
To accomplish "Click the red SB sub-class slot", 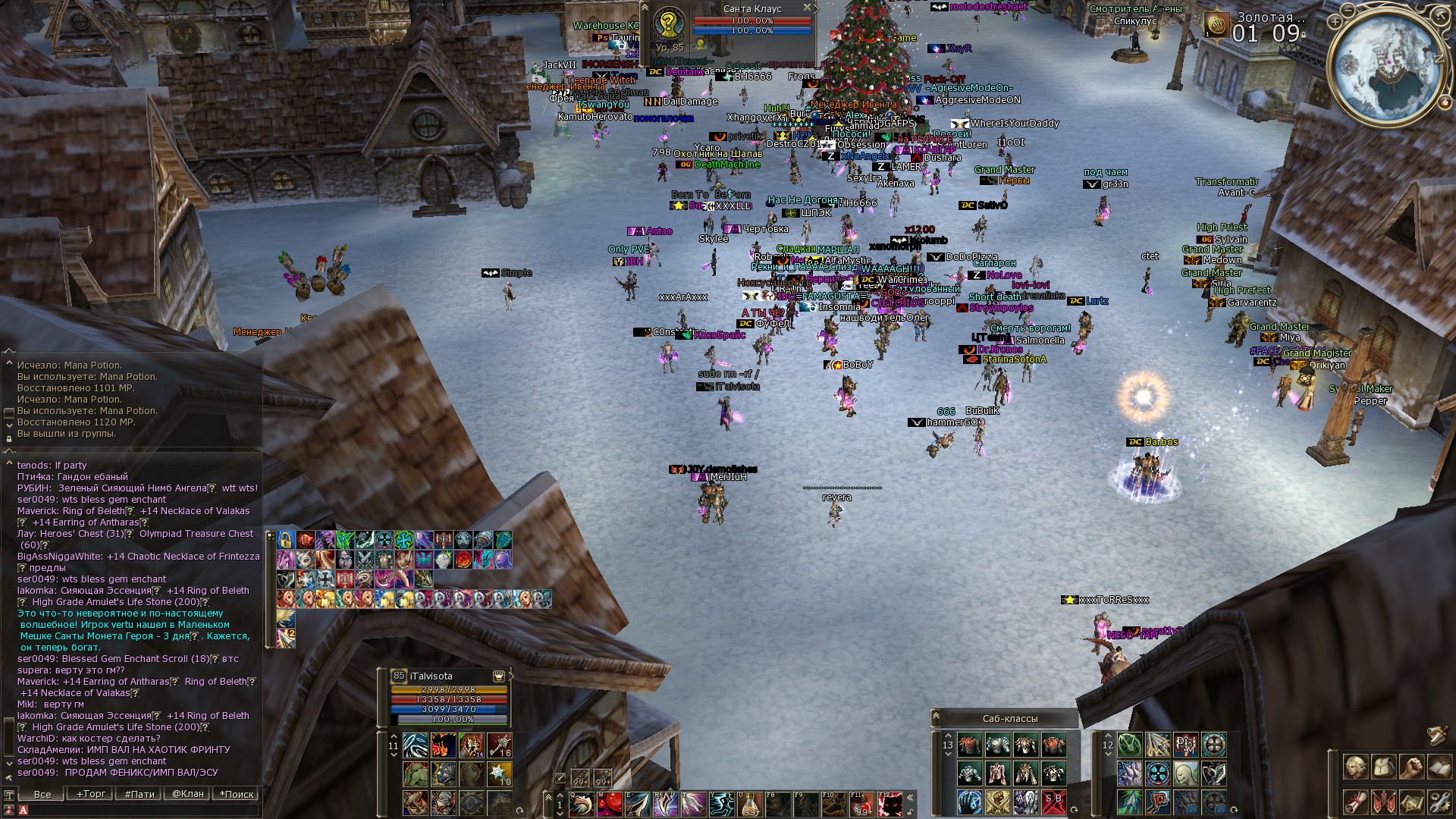I will [x=1053, y=802].
